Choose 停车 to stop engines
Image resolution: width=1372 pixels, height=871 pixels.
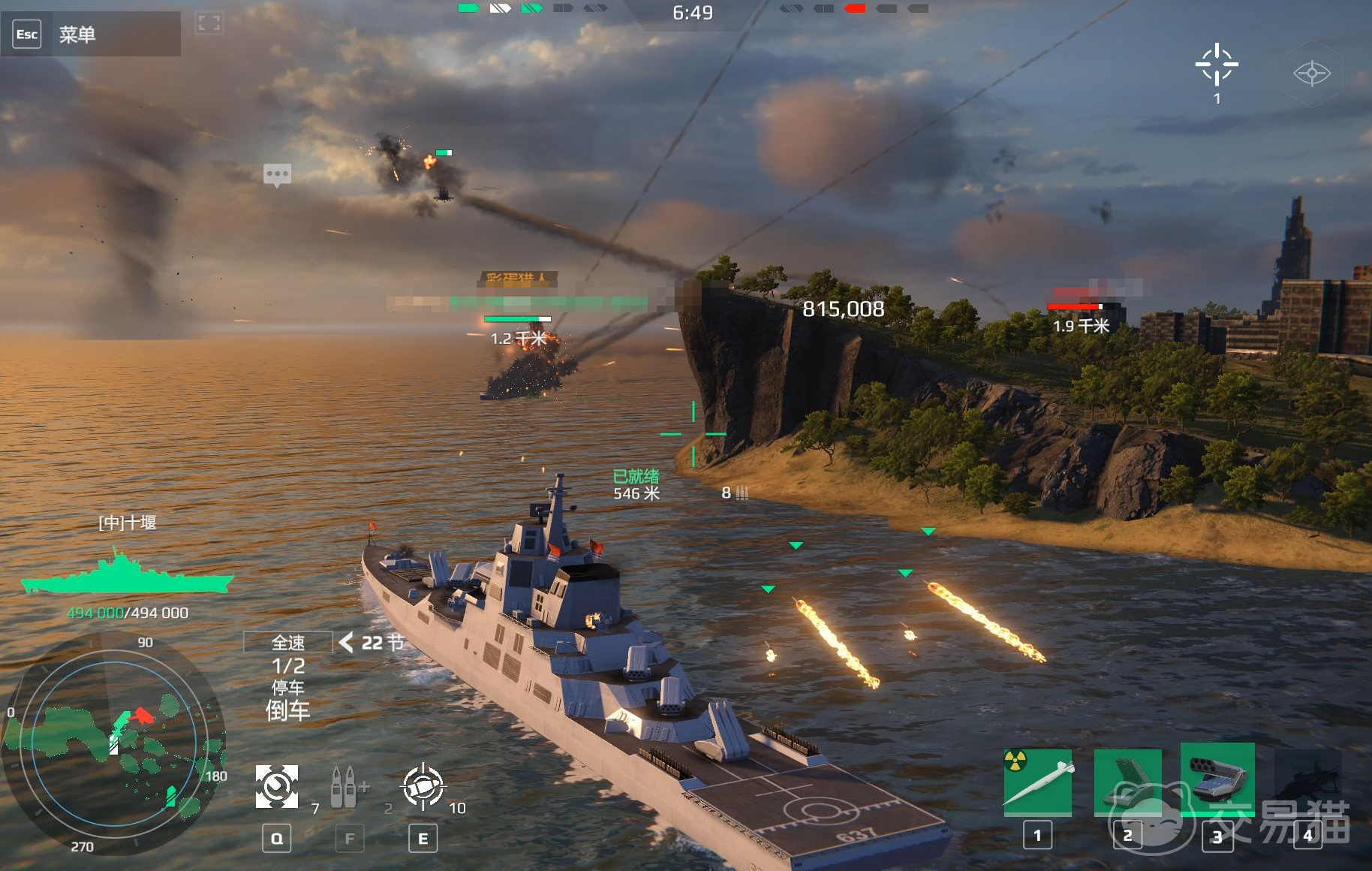(x=288, y=688)
